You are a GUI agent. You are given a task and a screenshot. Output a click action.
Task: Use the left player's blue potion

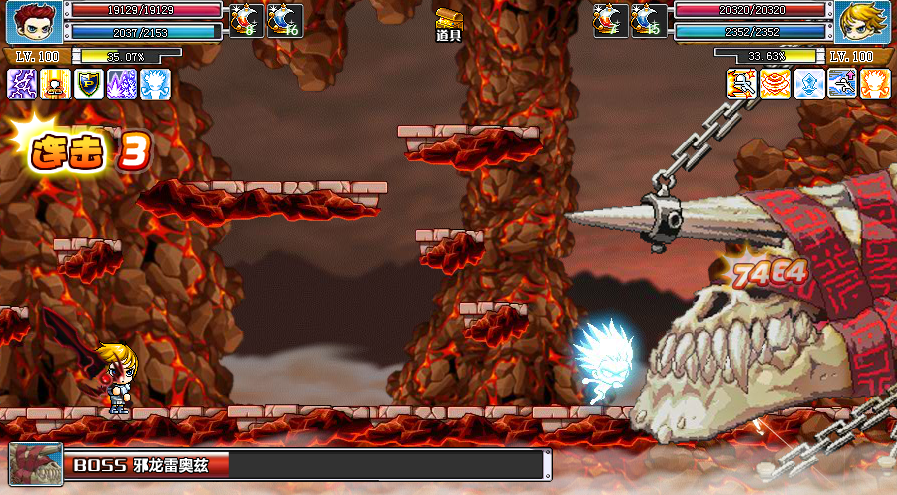pos(282,20)
